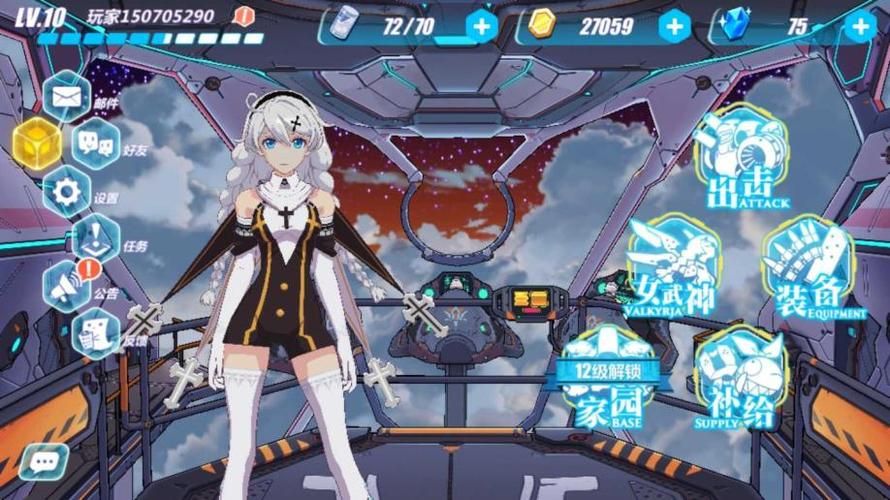Viewport: 890px width, 500px height.
Task: Add gold coins with the plus button
Action: point(675,26)
